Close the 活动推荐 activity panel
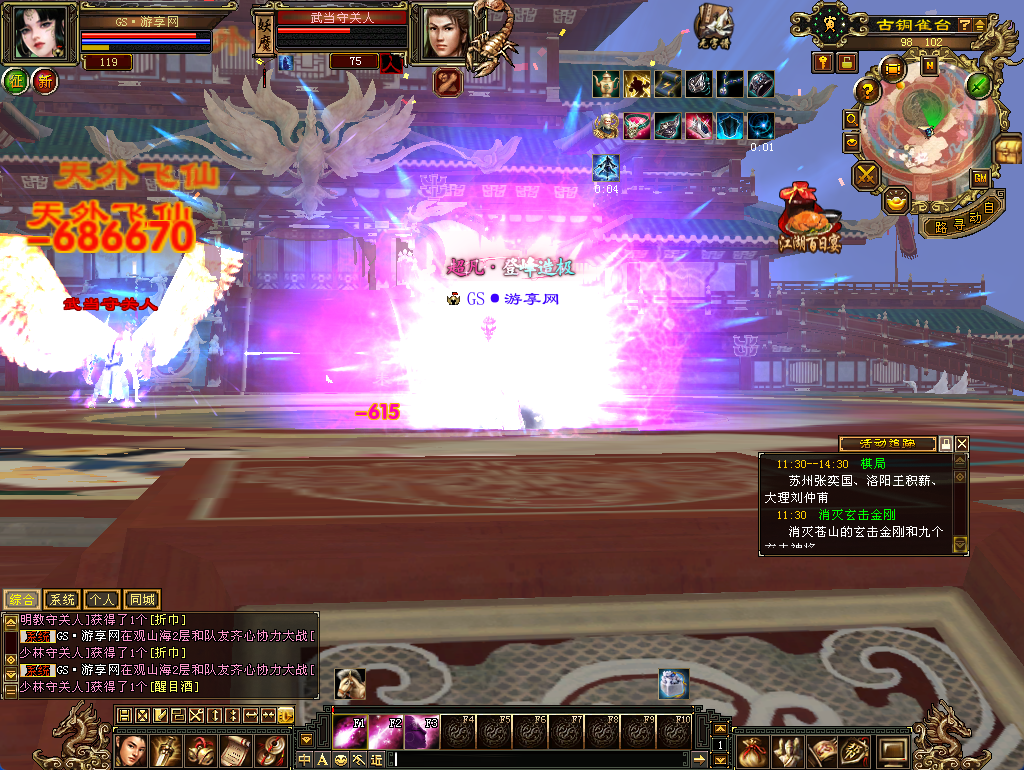The height and width of the screenshot is (770, 1024). pyautogui.click(x=962, y=443)
